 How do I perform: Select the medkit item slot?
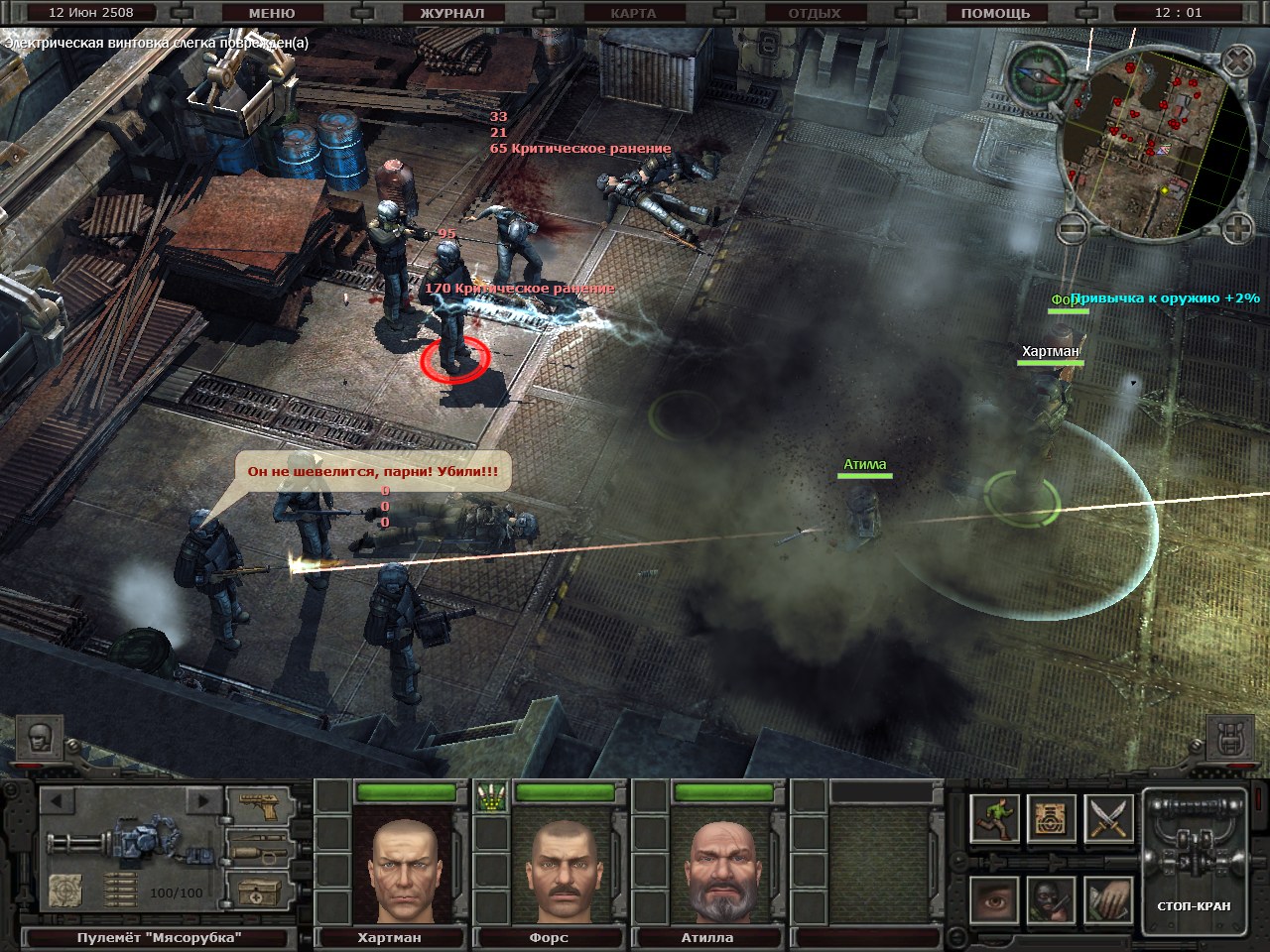(257, 891)
